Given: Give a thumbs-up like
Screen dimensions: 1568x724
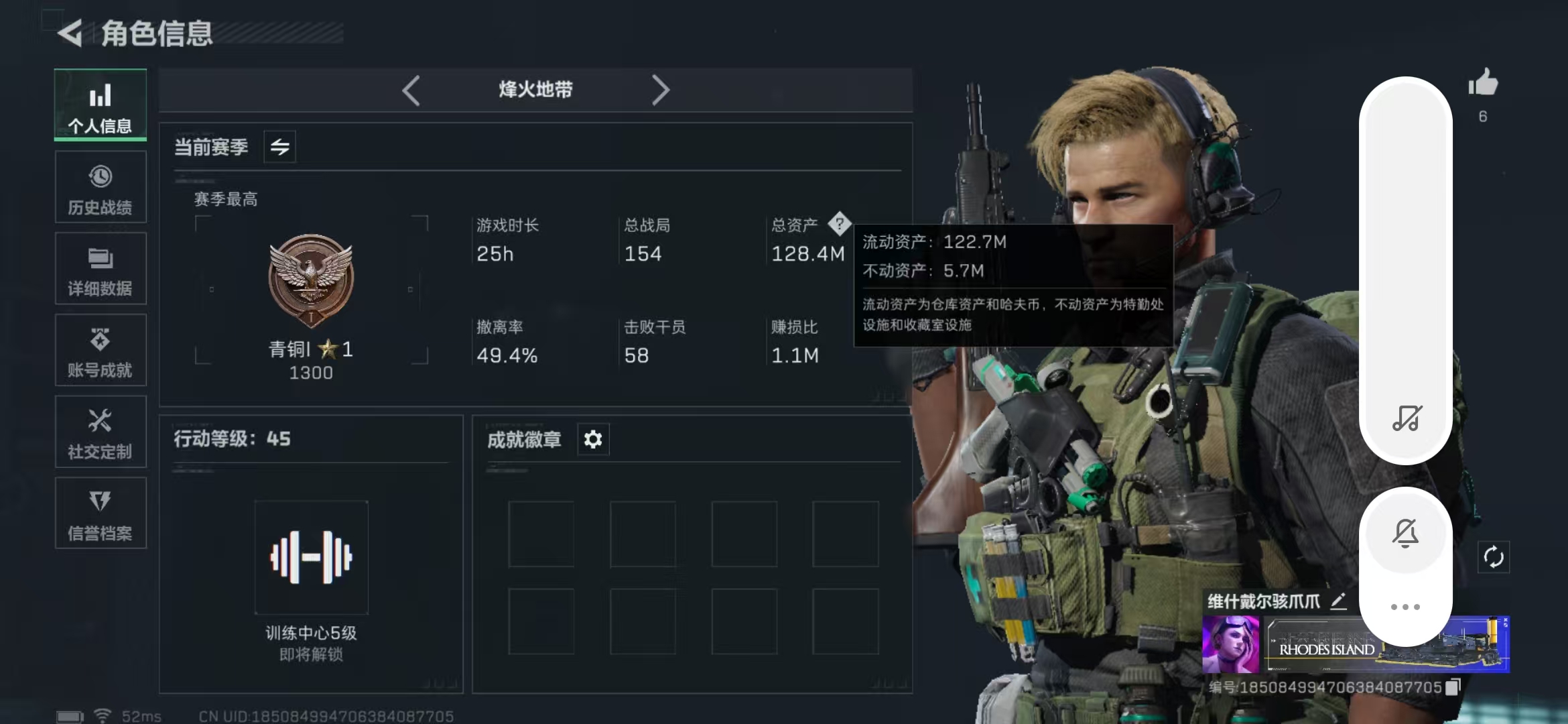Looking at the screenshot, I should (1483, 84).
